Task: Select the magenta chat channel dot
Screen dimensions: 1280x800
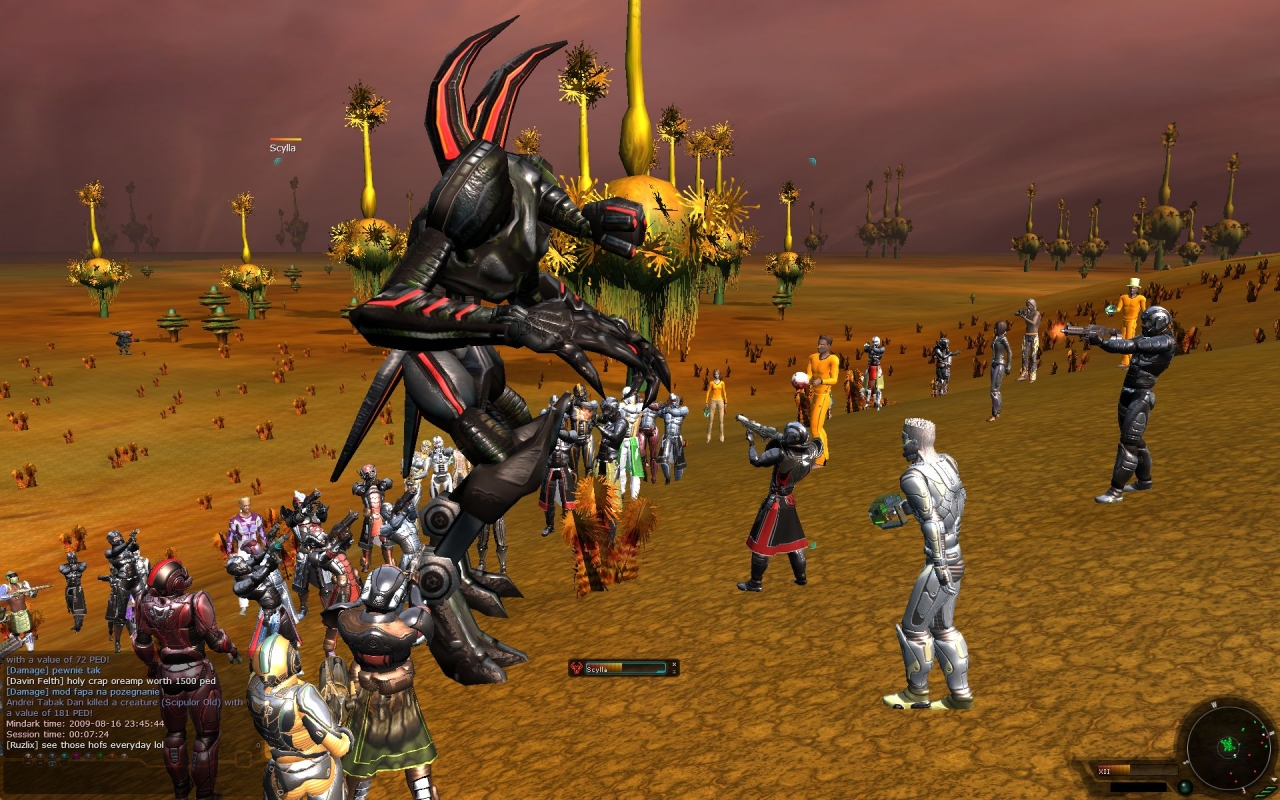Action: pyautogui.click(x=76, y=756)
